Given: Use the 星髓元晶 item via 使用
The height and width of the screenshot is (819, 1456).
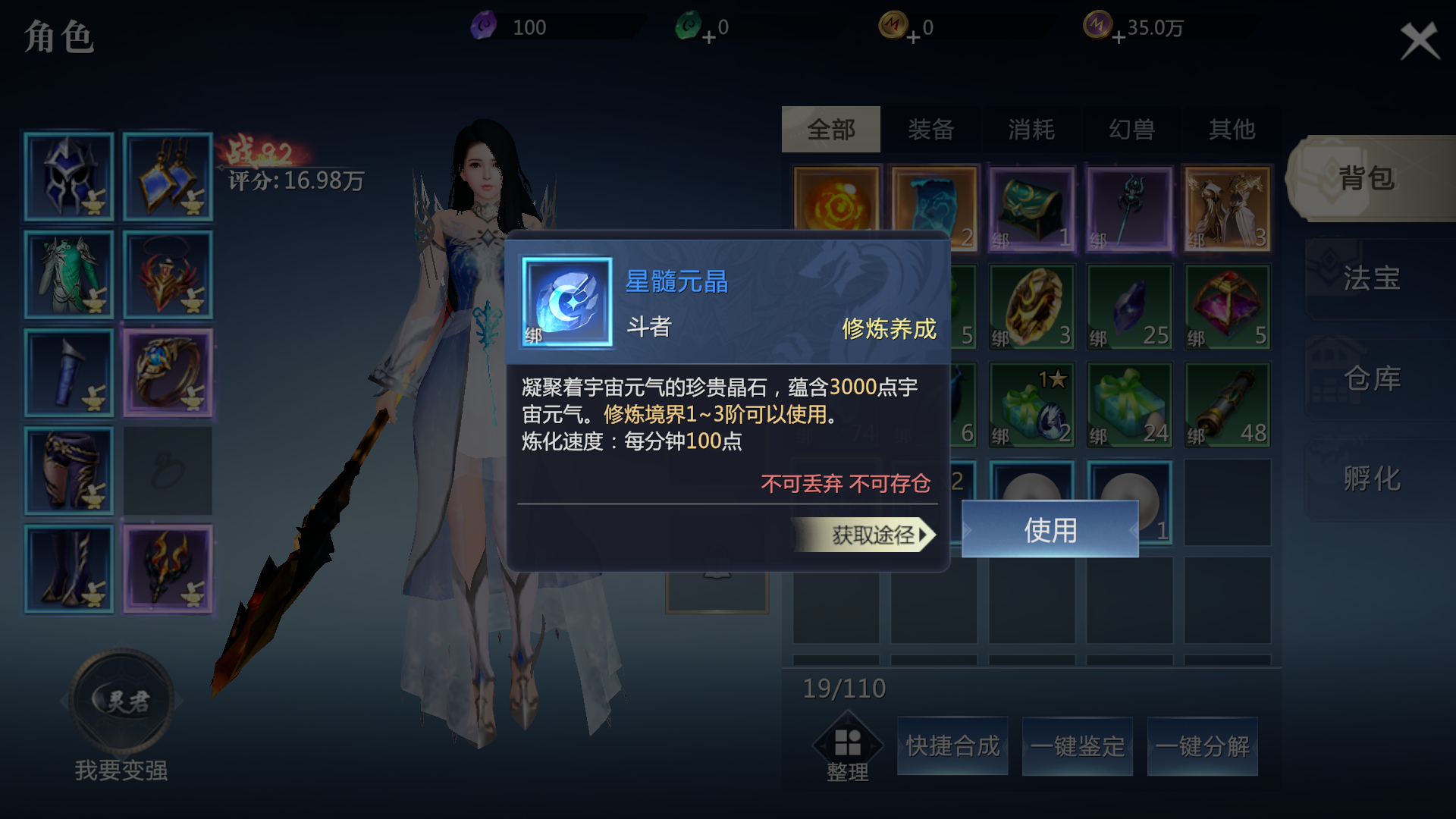Looking at the screenshot, I should pos(1050,530).
